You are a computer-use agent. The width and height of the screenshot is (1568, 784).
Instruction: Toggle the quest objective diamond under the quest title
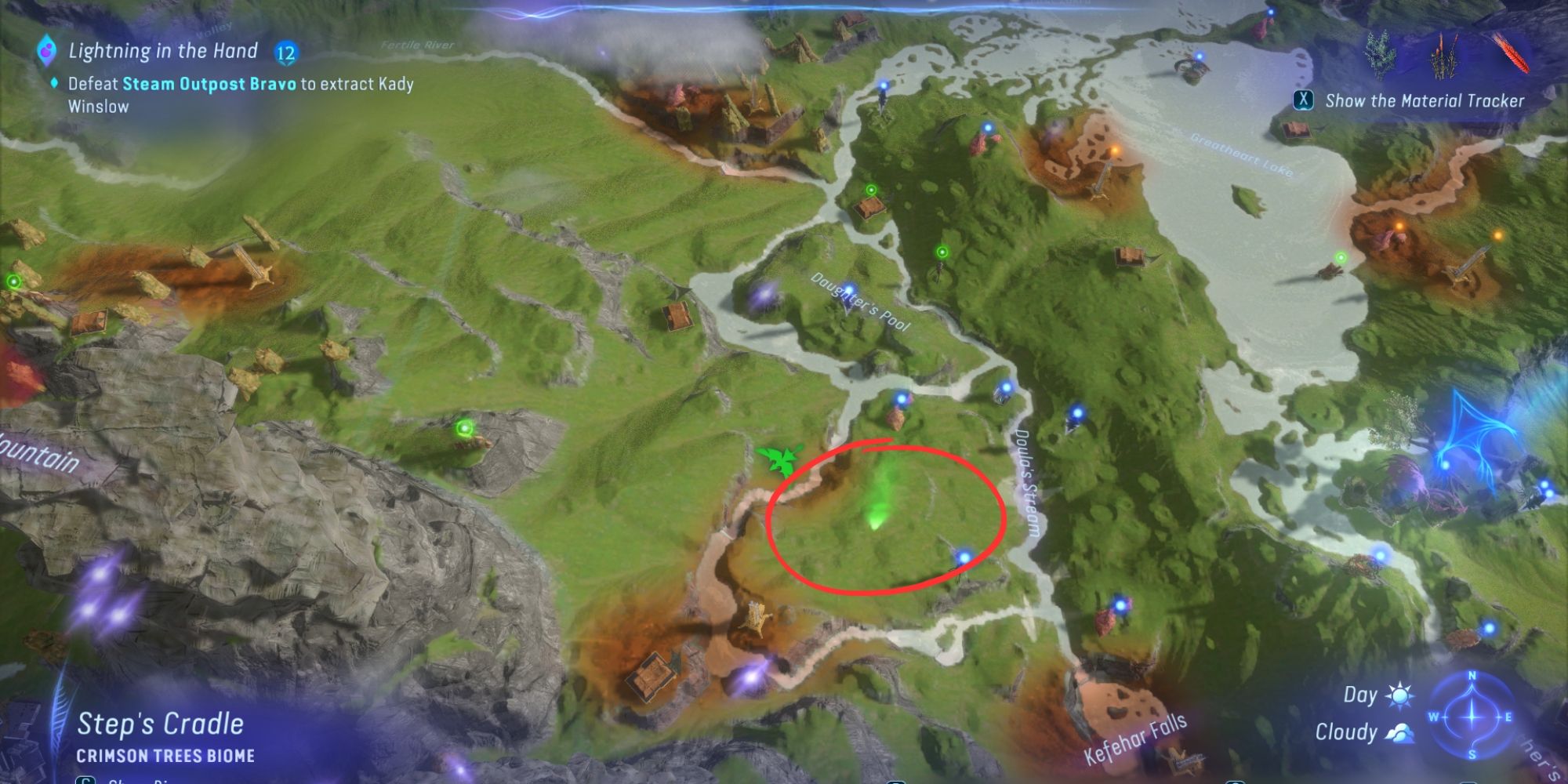click(53, 81)
